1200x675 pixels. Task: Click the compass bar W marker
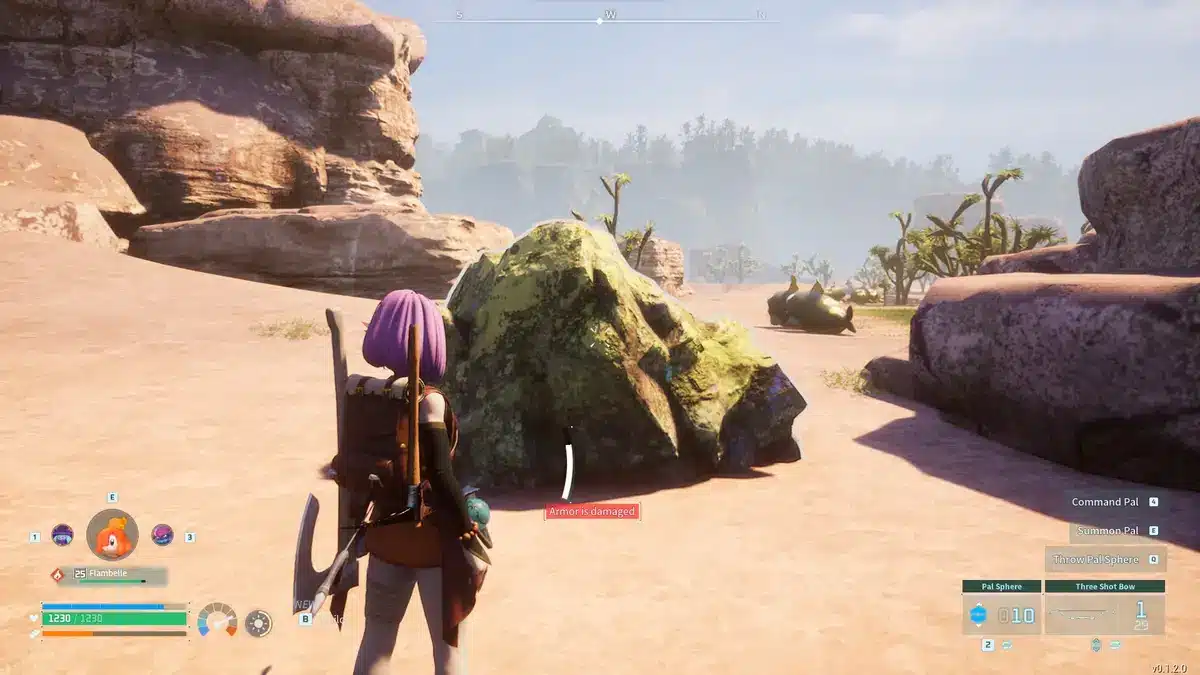(x=609, y=16)
